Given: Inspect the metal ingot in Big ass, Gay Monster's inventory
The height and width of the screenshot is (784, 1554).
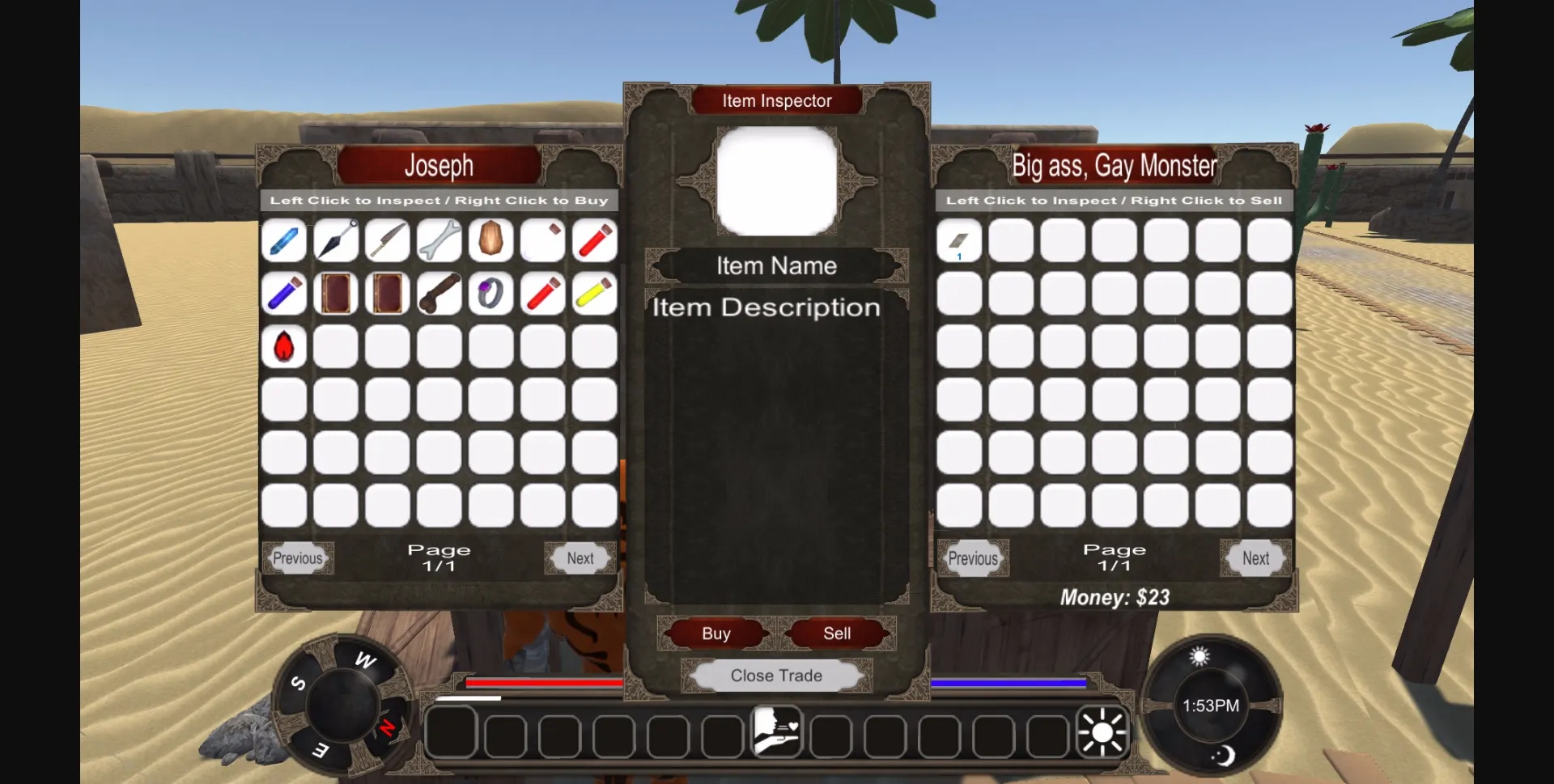Looking at the screenshot, I should pos(959,240).
